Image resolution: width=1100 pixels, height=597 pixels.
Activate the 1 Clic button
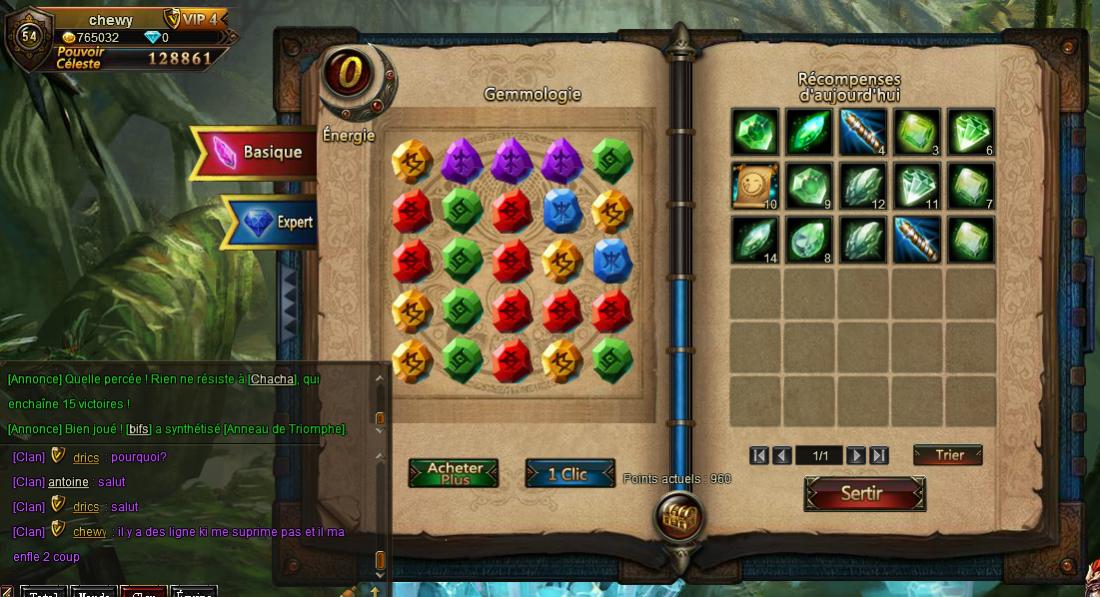tap(569, 473)
